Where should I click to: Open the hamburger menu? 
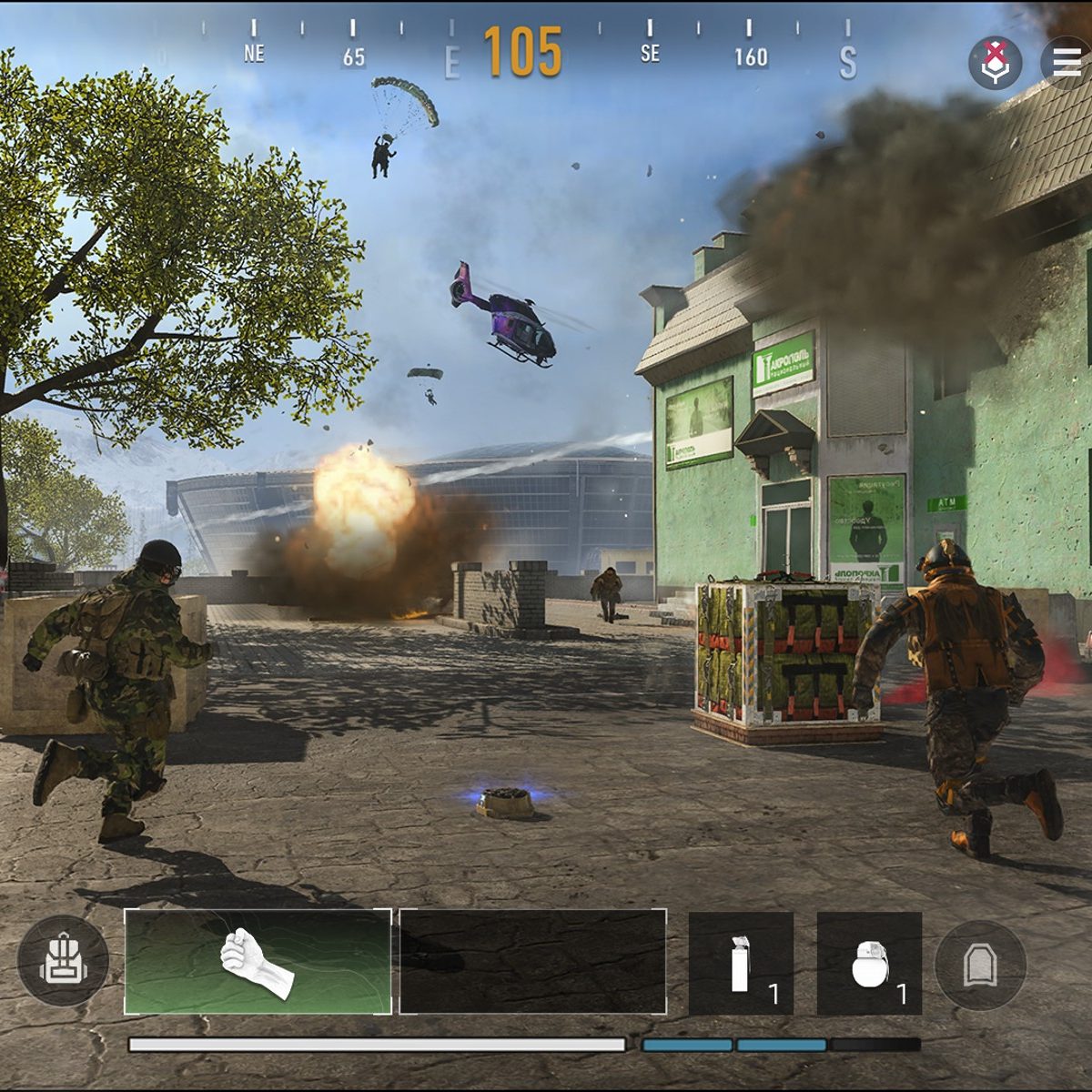[x=1067, y=61]
